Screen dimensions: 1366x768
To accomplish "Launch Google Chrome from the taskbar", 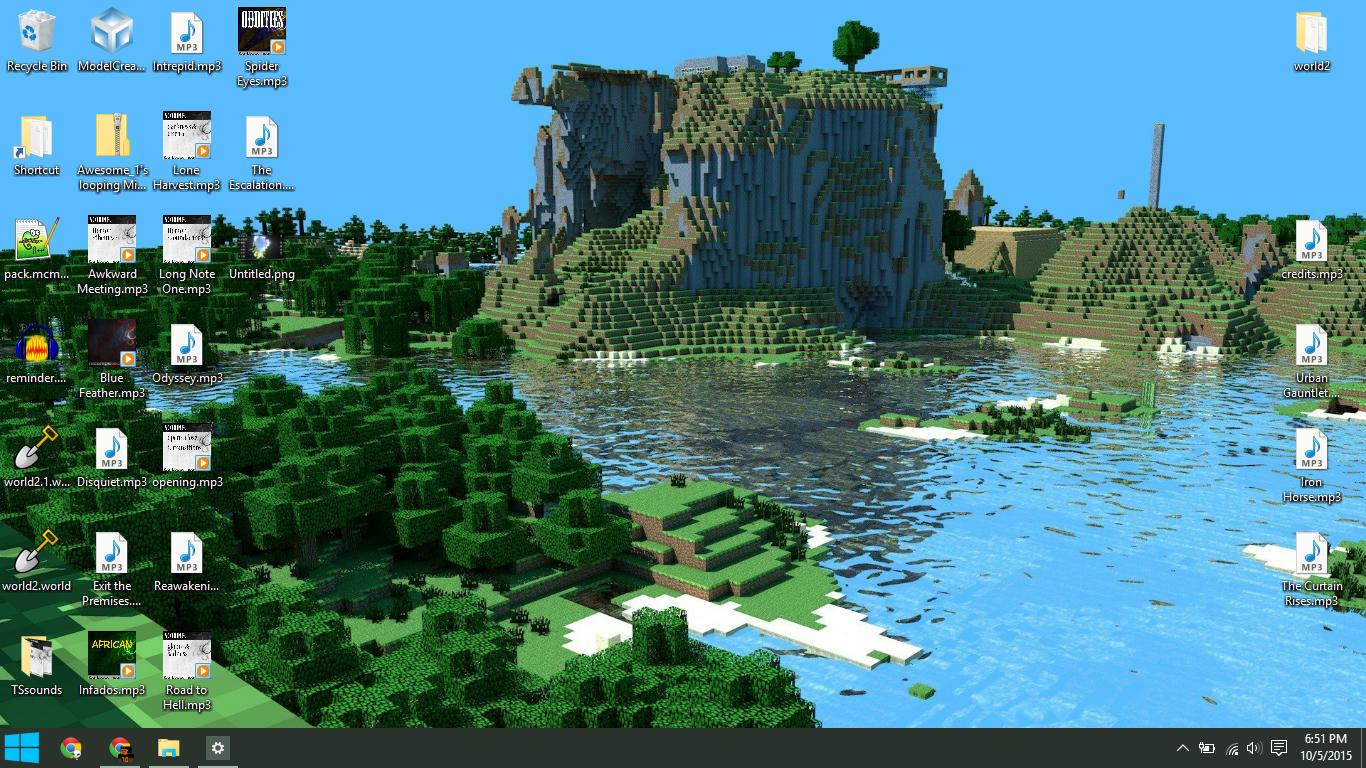I will coord(70,747).
